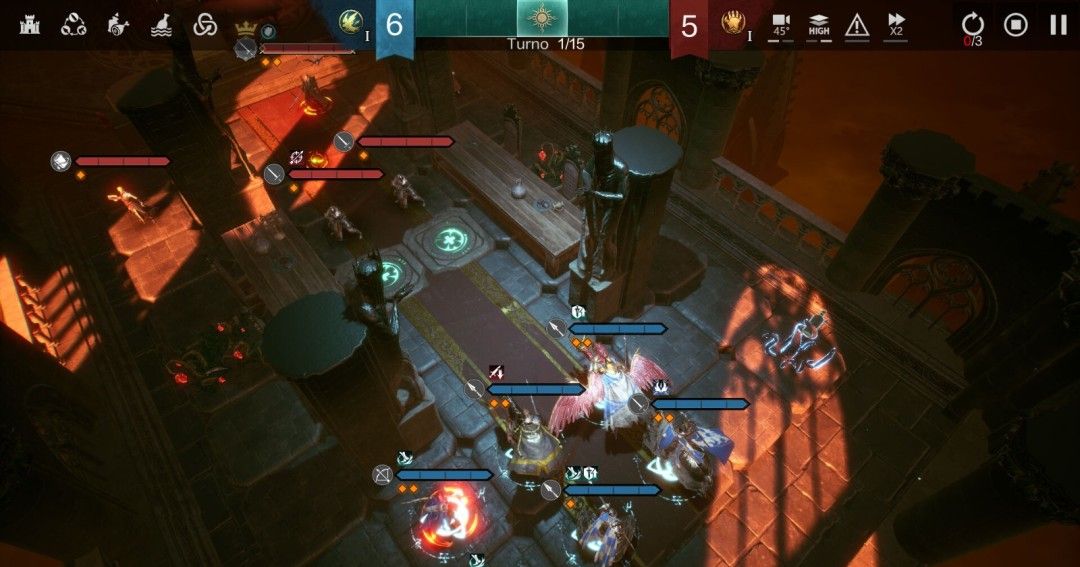Toggle the warning triangle indicator

(x=857, y=24)
